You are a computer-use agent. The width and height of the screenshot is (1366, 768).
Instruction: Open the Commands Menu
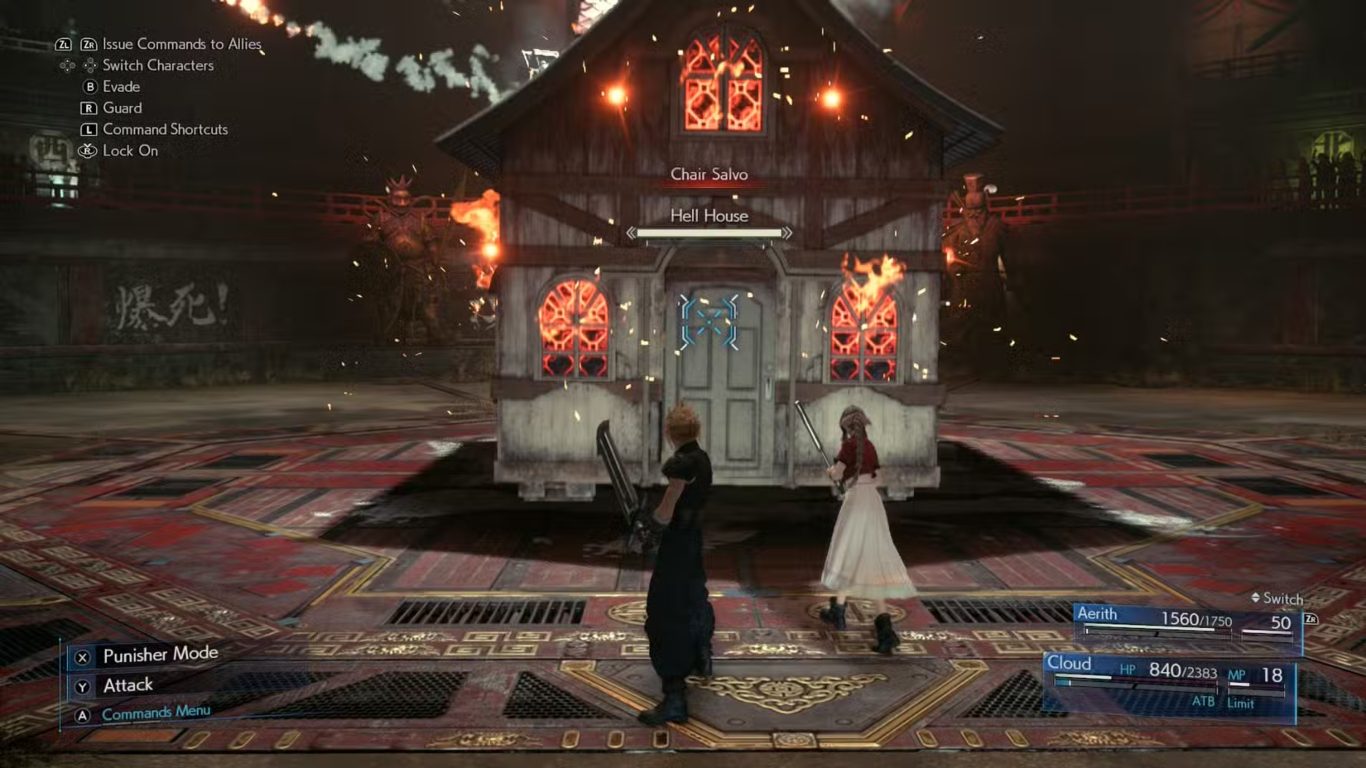point(156,713)
